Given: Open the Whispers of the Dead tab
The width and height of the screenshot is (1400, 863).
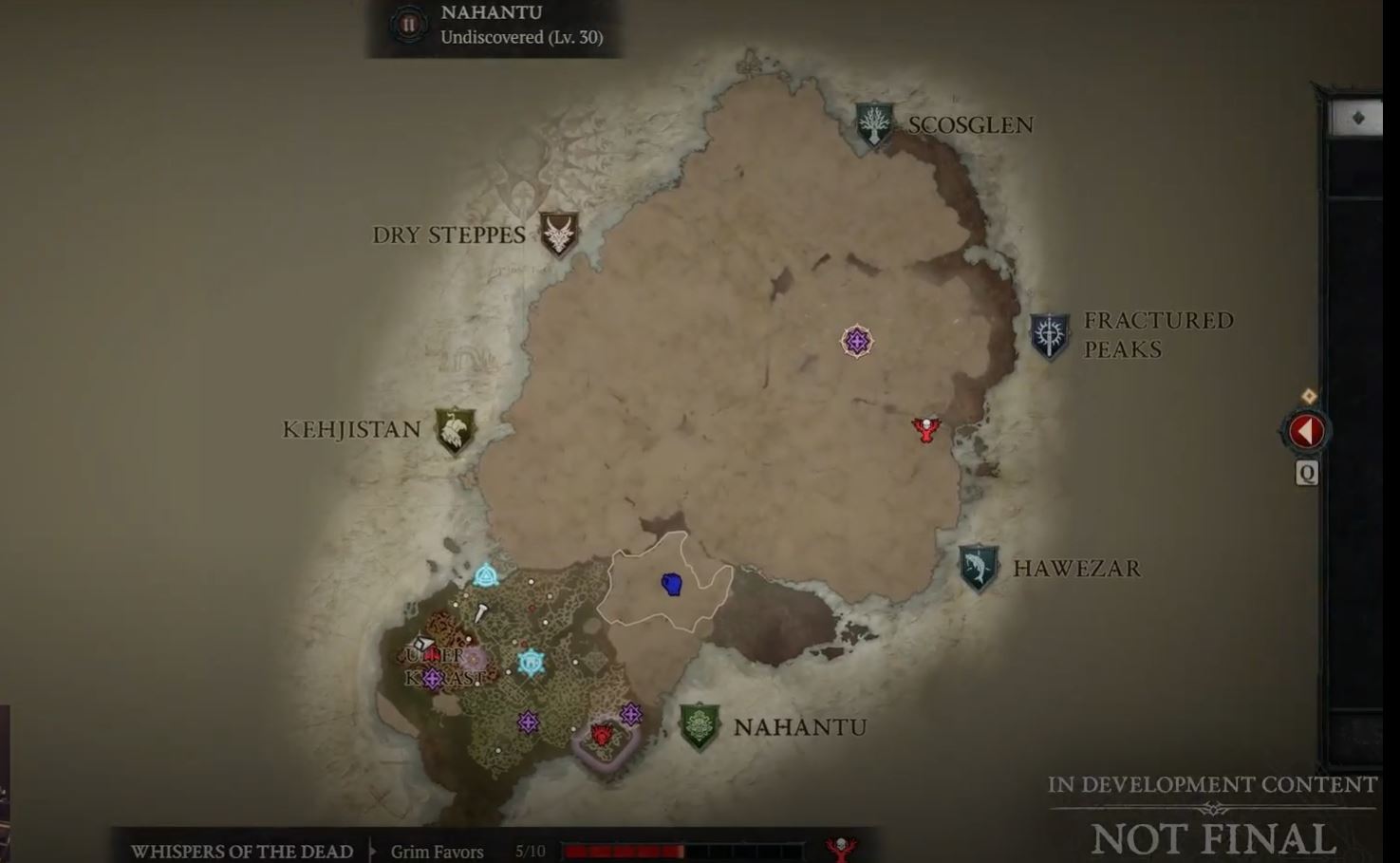Looking at the screenshot, I should click(x=241, y=851).
